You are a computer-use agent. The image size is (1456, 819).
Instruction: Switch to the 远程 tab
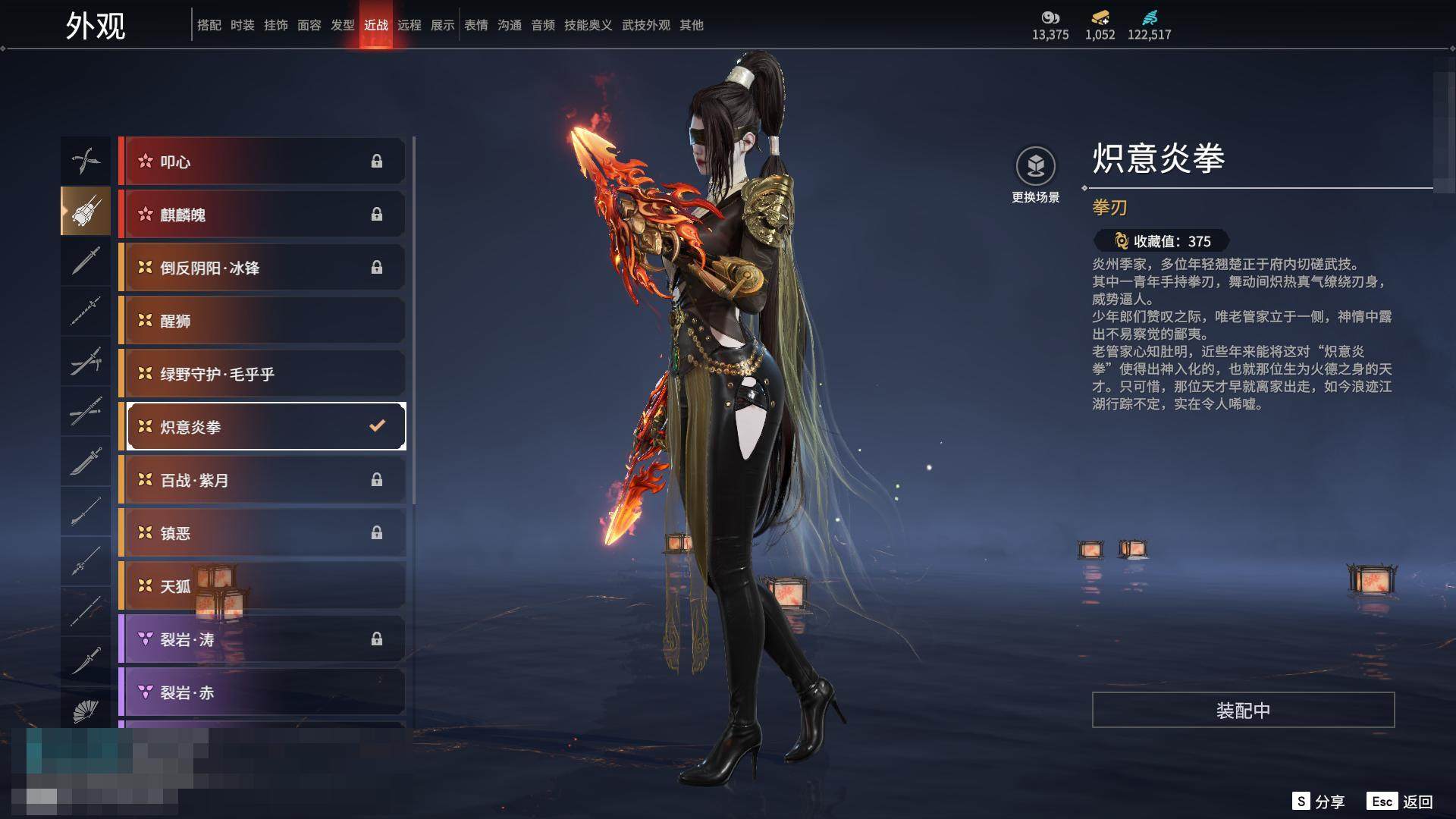409,25
